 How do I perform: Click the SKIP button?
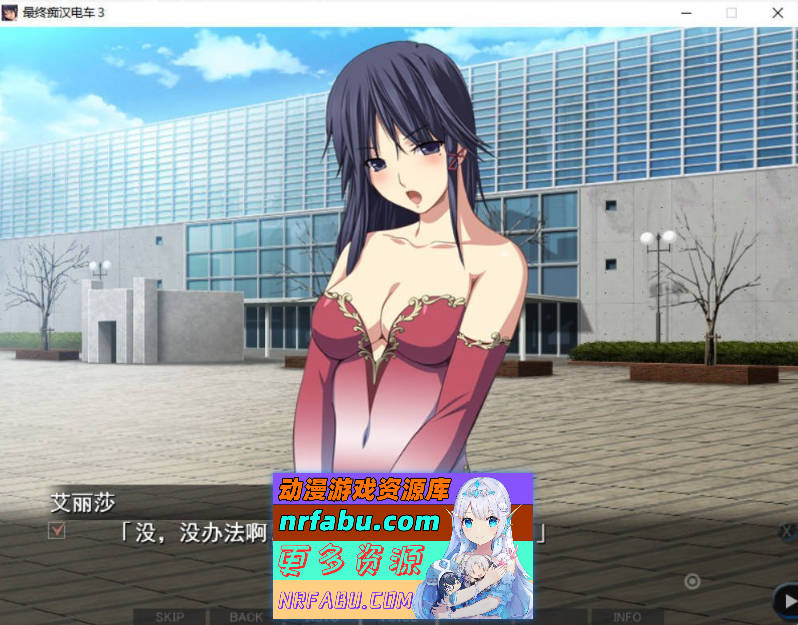167,616
